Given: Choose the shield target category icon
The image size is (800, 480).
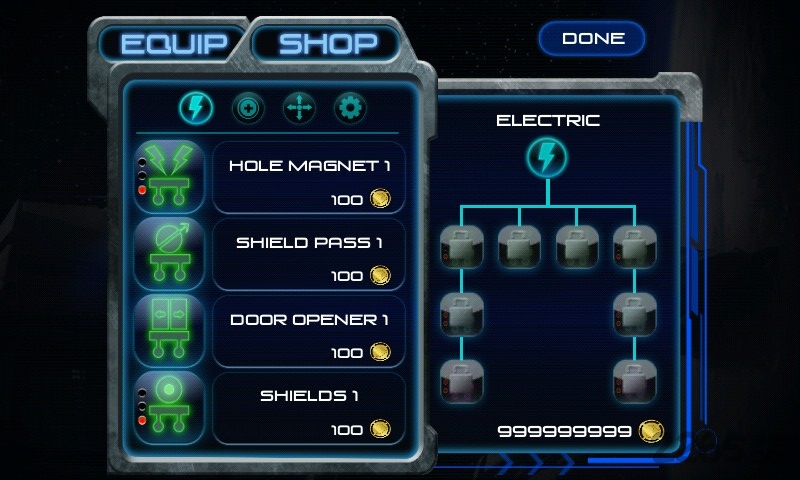Looking at the screenshot, I should coord(248,107).
